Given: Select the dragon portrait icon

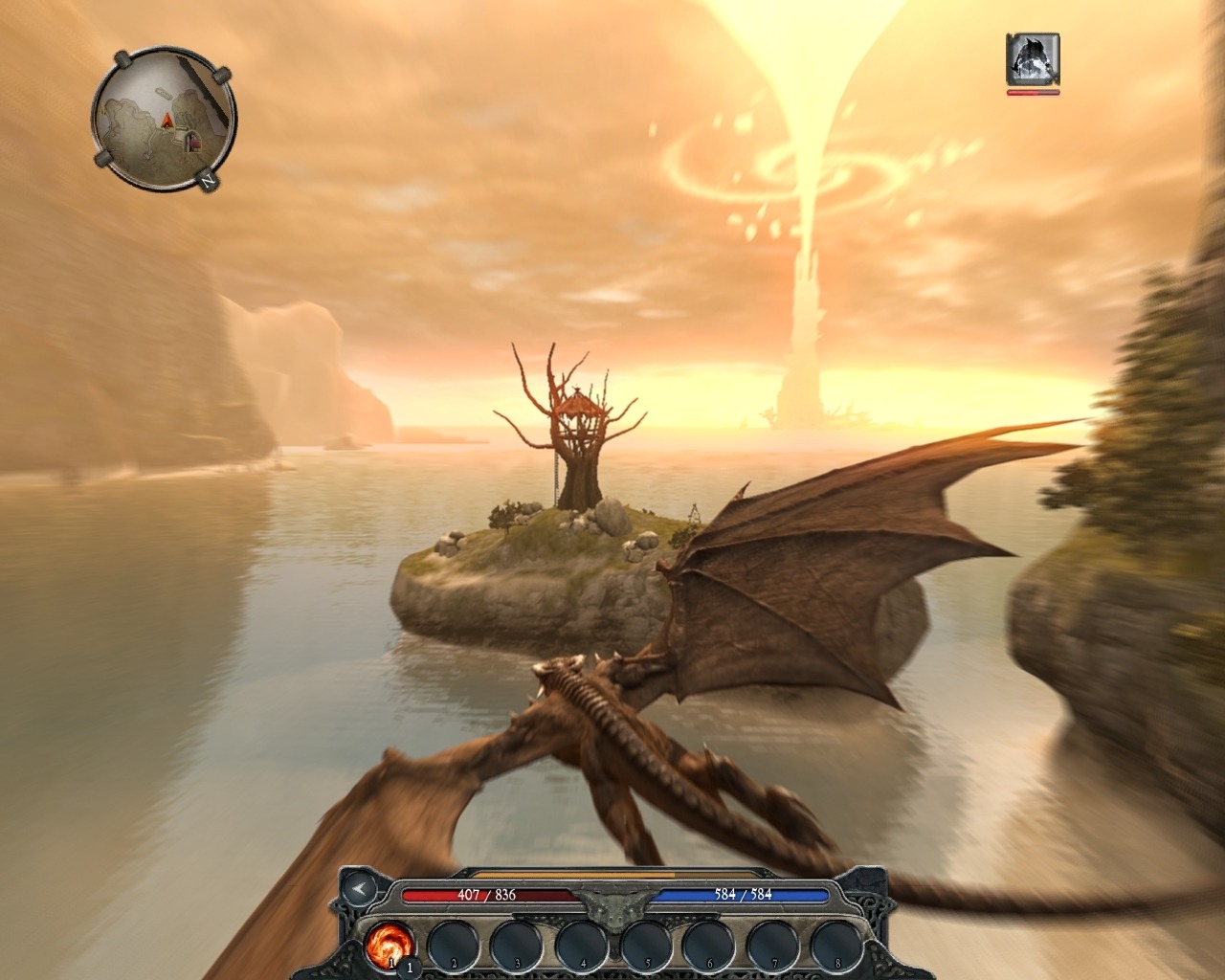Looking at the screenshot, I should point(1033,58).
